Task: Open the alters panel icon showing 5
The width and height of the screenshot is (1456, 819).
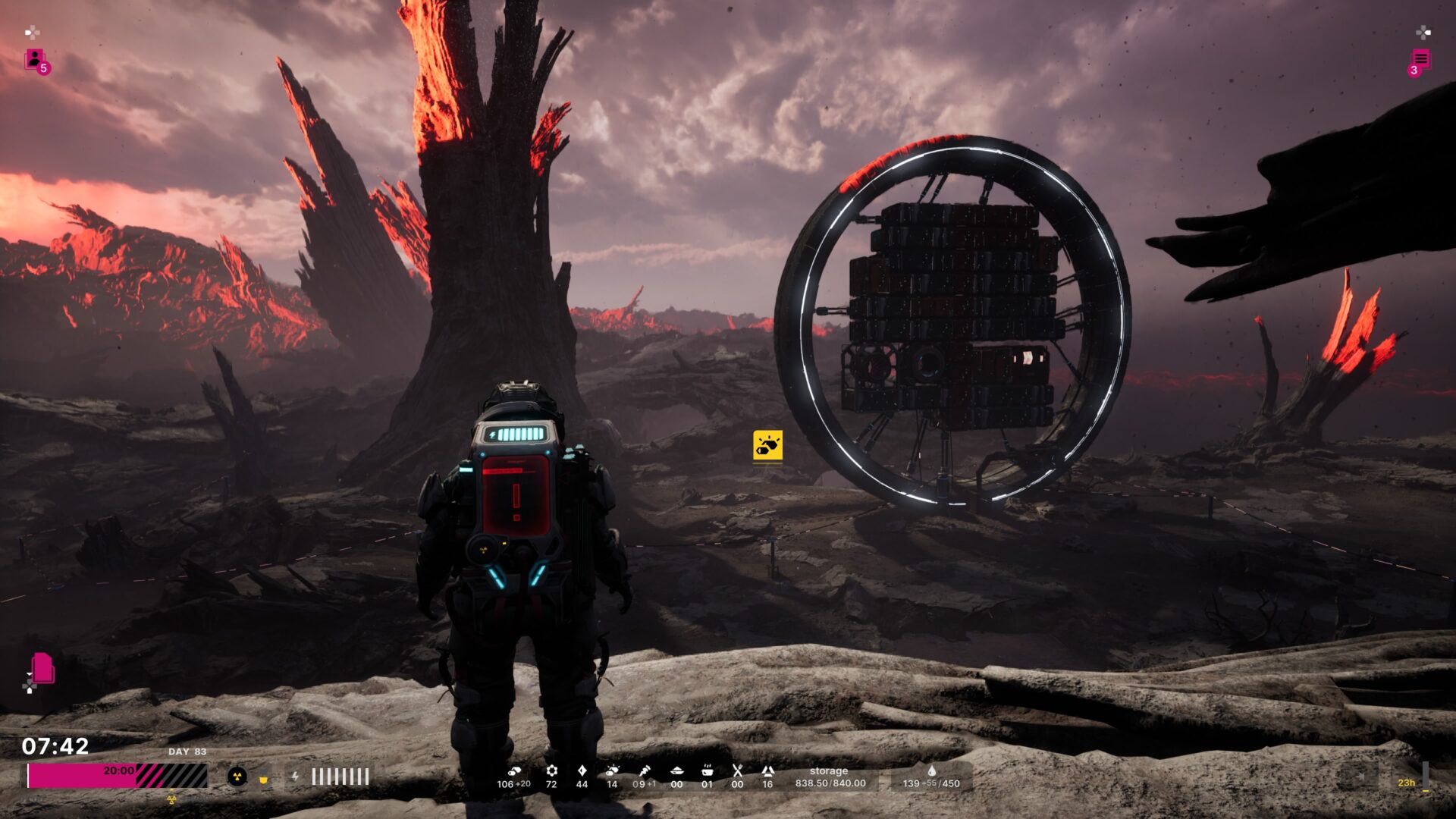Action: coord(36,60)
